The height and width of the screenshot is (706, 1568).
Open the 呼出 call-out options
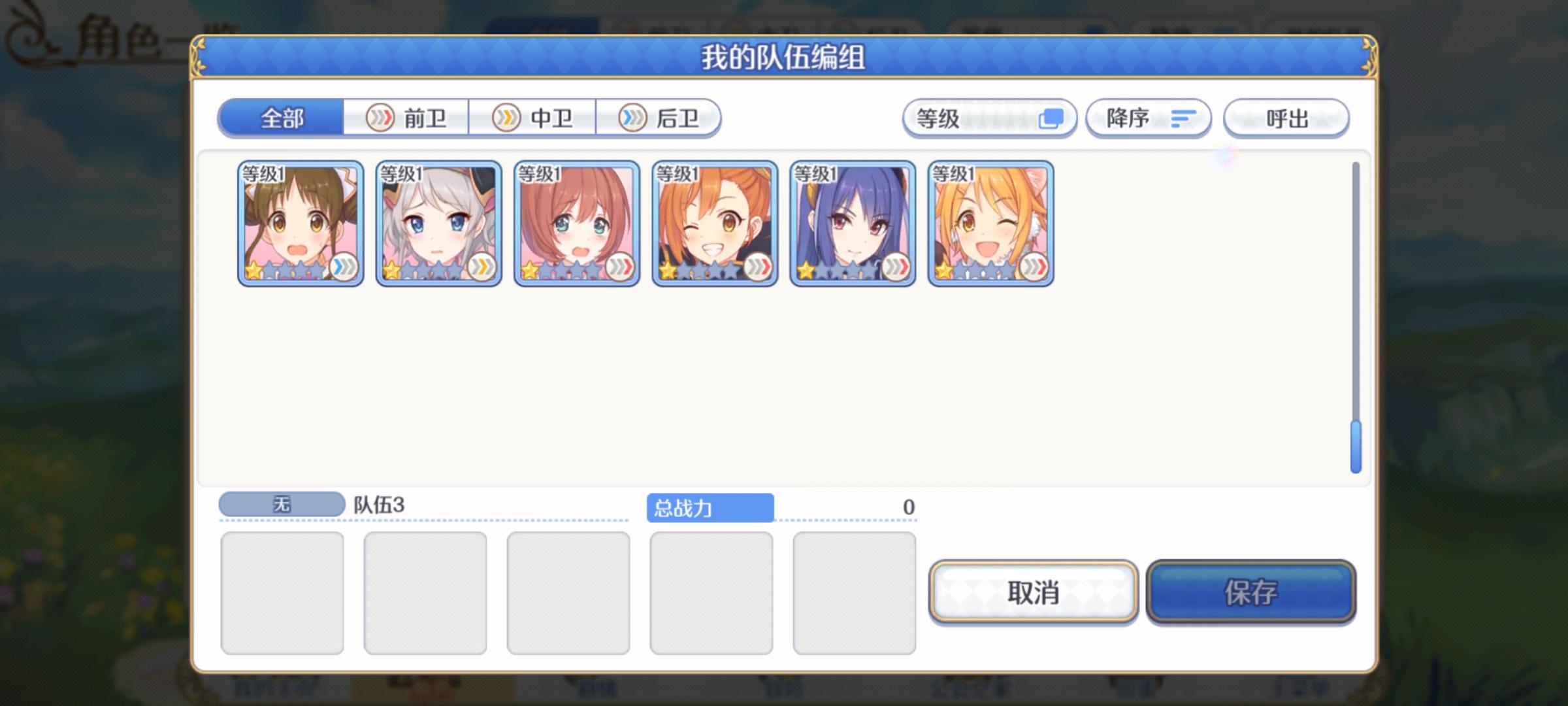[x=1286, y=118]
